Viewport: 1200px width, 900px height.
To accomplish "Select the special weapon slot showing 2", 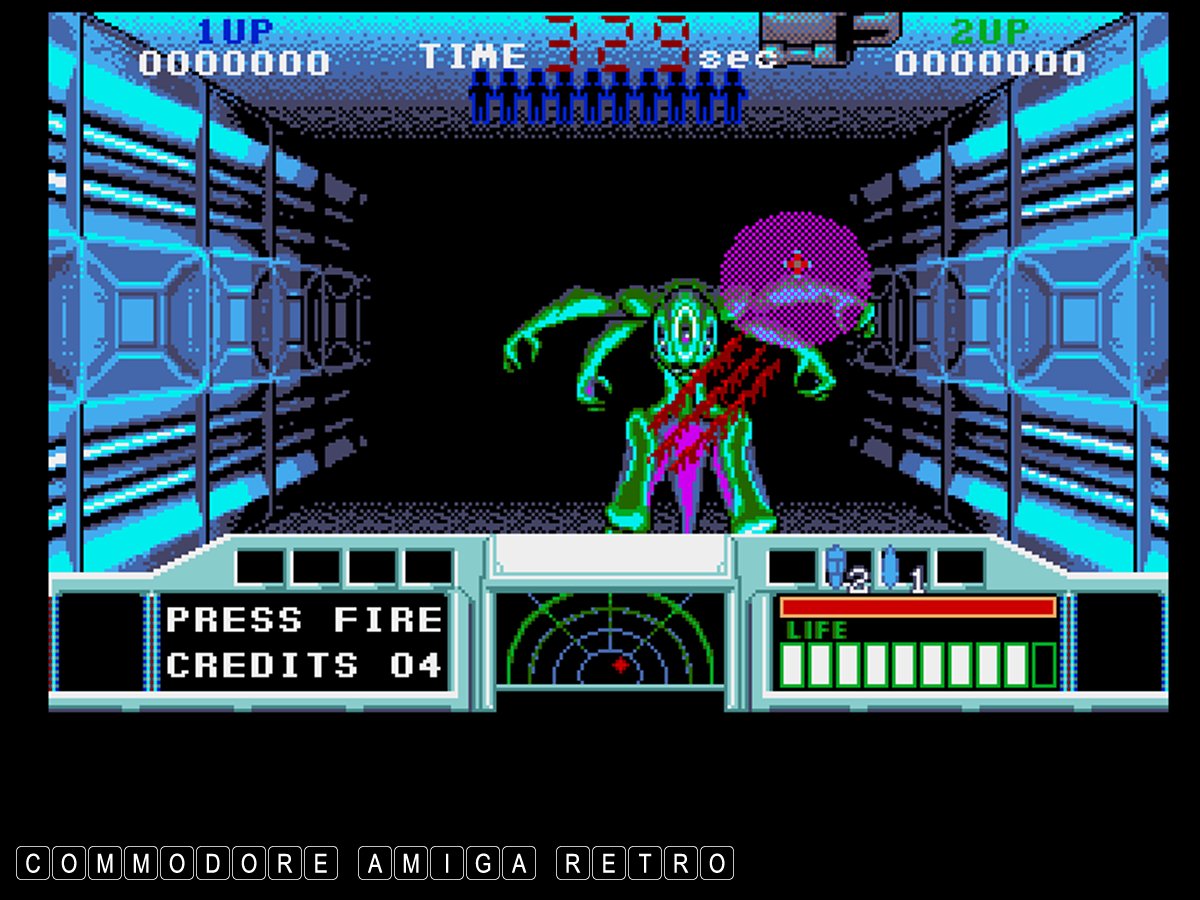I will point(846,569).
